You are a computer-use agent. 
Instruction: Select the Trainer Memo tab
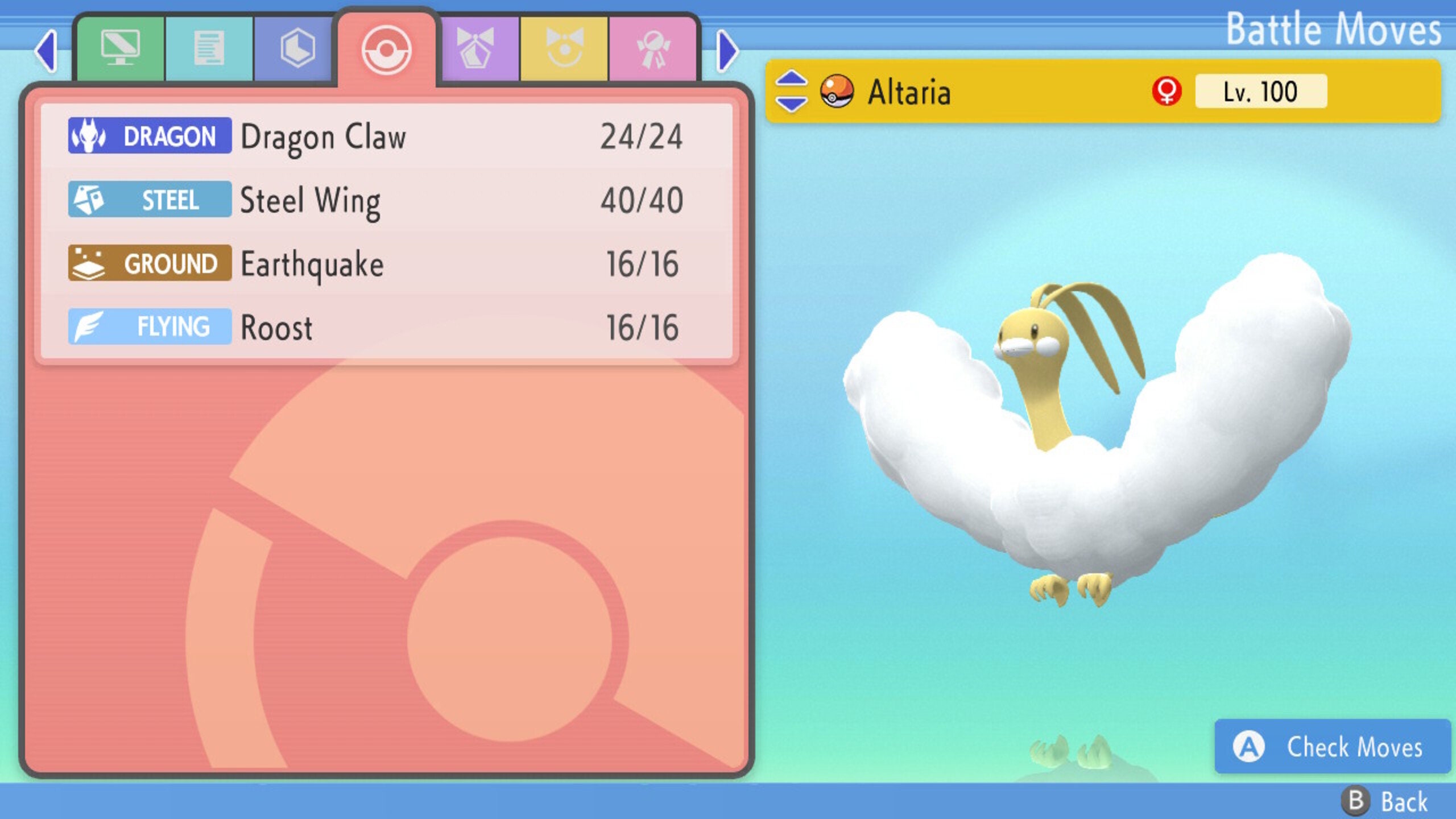210,48
